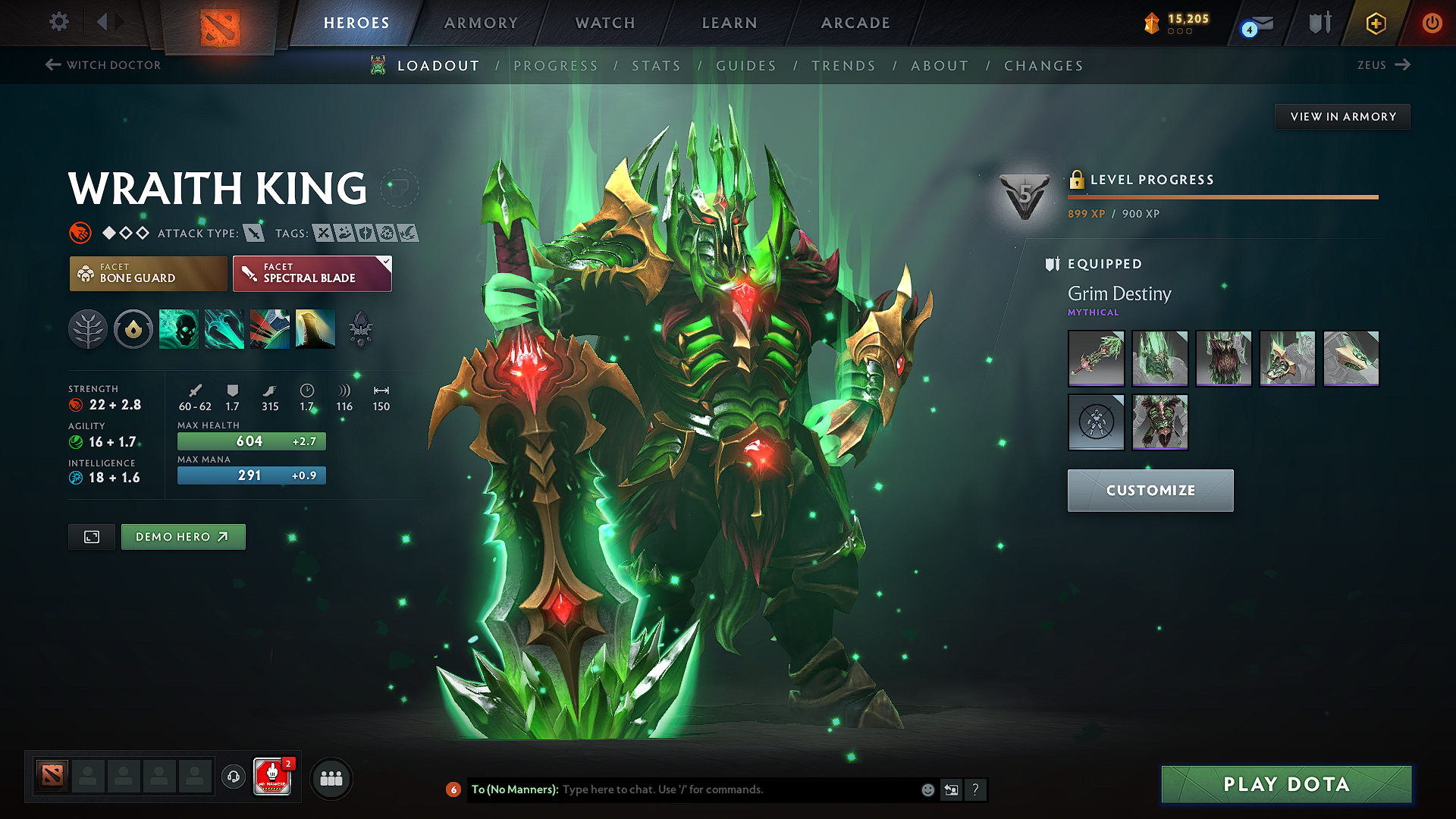1456x819 pixels.
Task: Open the talent tree icon
Action: [87, 328]
